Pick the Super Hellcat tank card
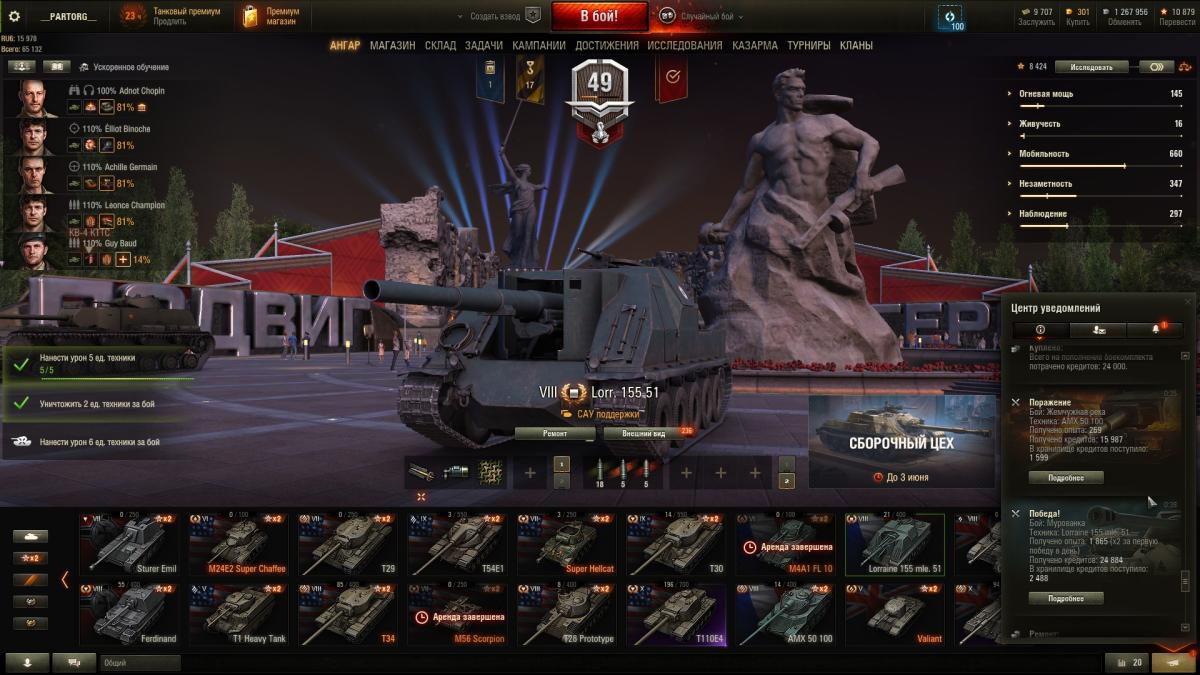Screen dimensions: 1200x675 point(564,544)
